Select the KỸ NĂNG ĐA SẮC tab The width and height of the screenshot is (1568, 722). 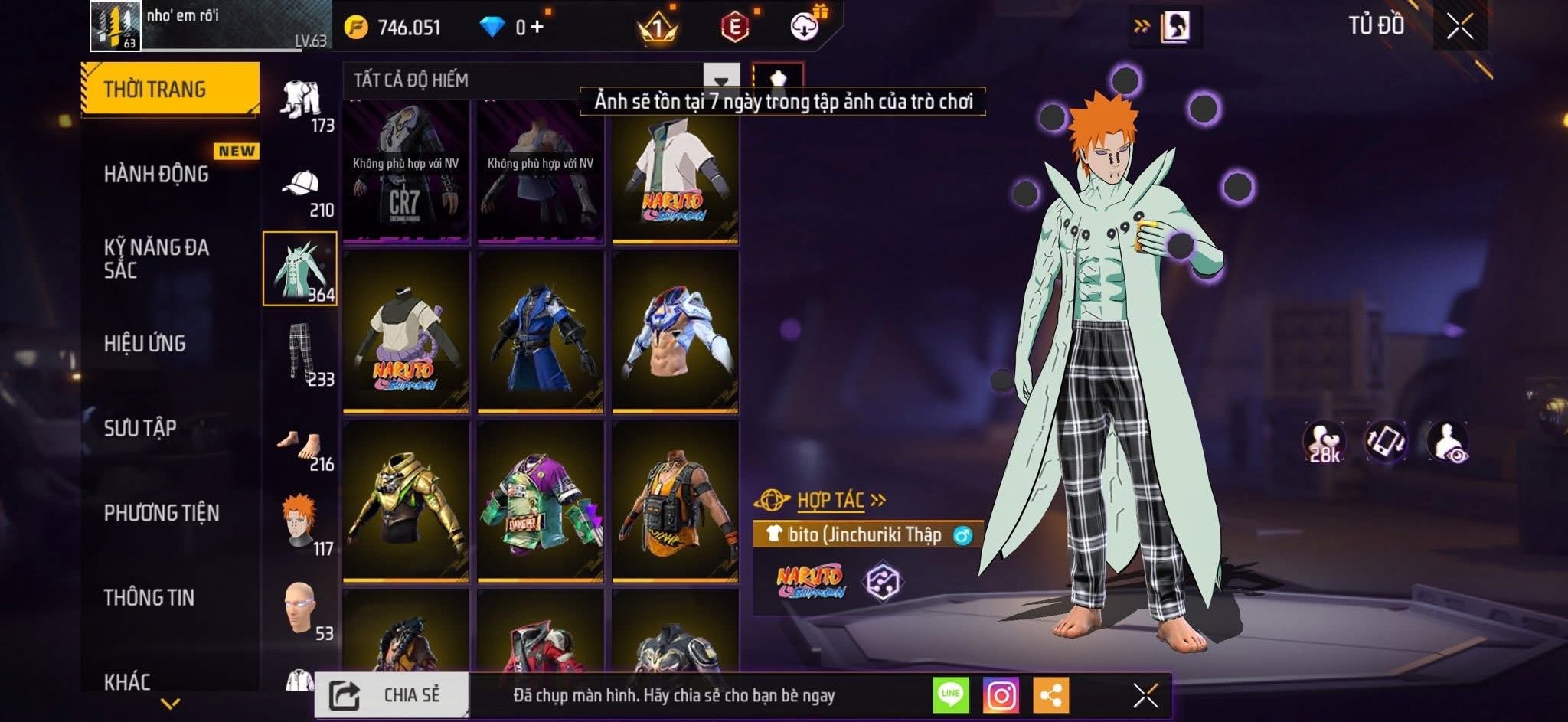pyautogui.click(x=156, y=258)
